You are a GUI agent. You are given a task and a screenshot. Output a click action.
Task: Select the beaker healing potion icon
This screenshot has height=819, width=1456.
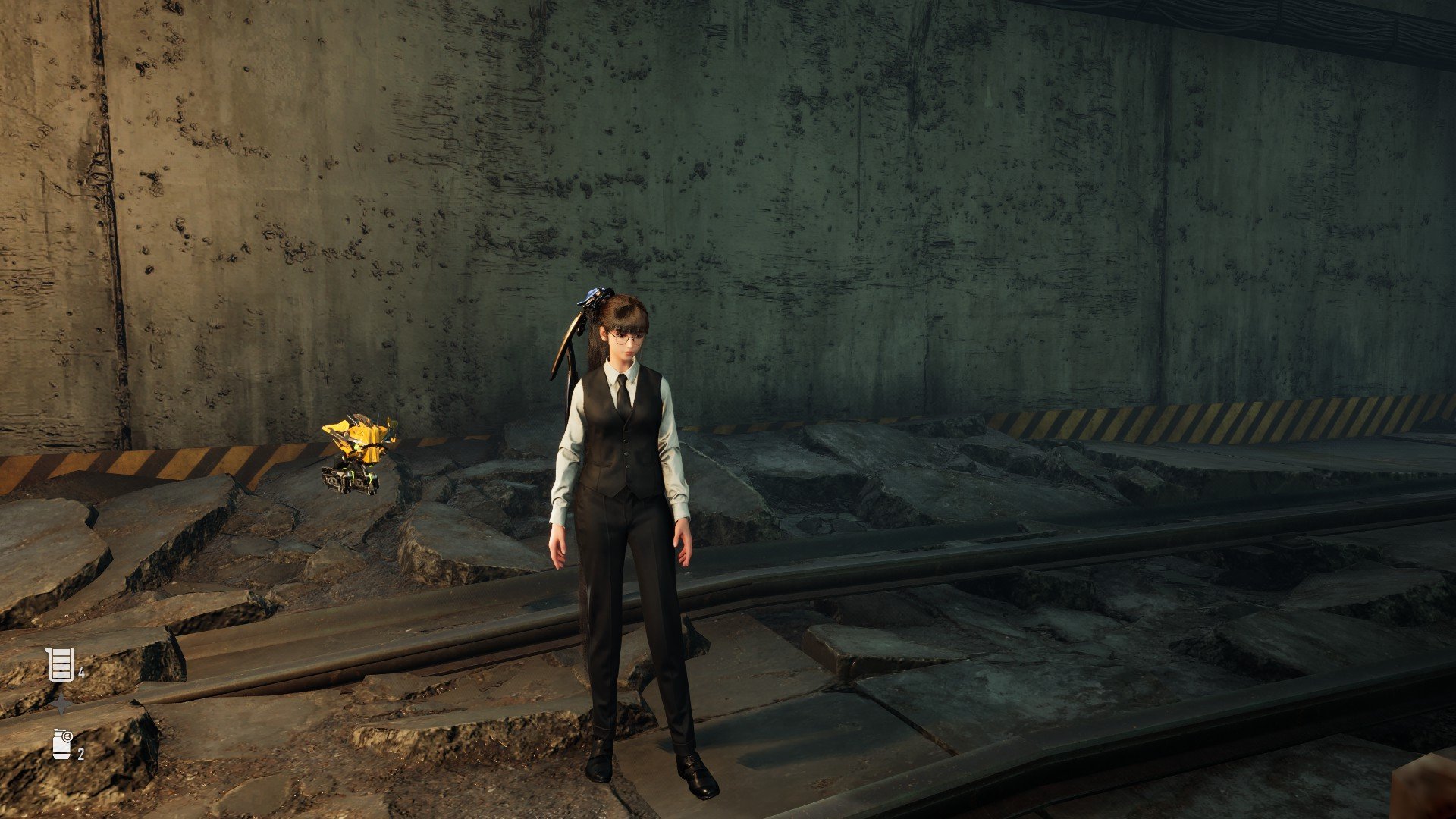(61, 665)
